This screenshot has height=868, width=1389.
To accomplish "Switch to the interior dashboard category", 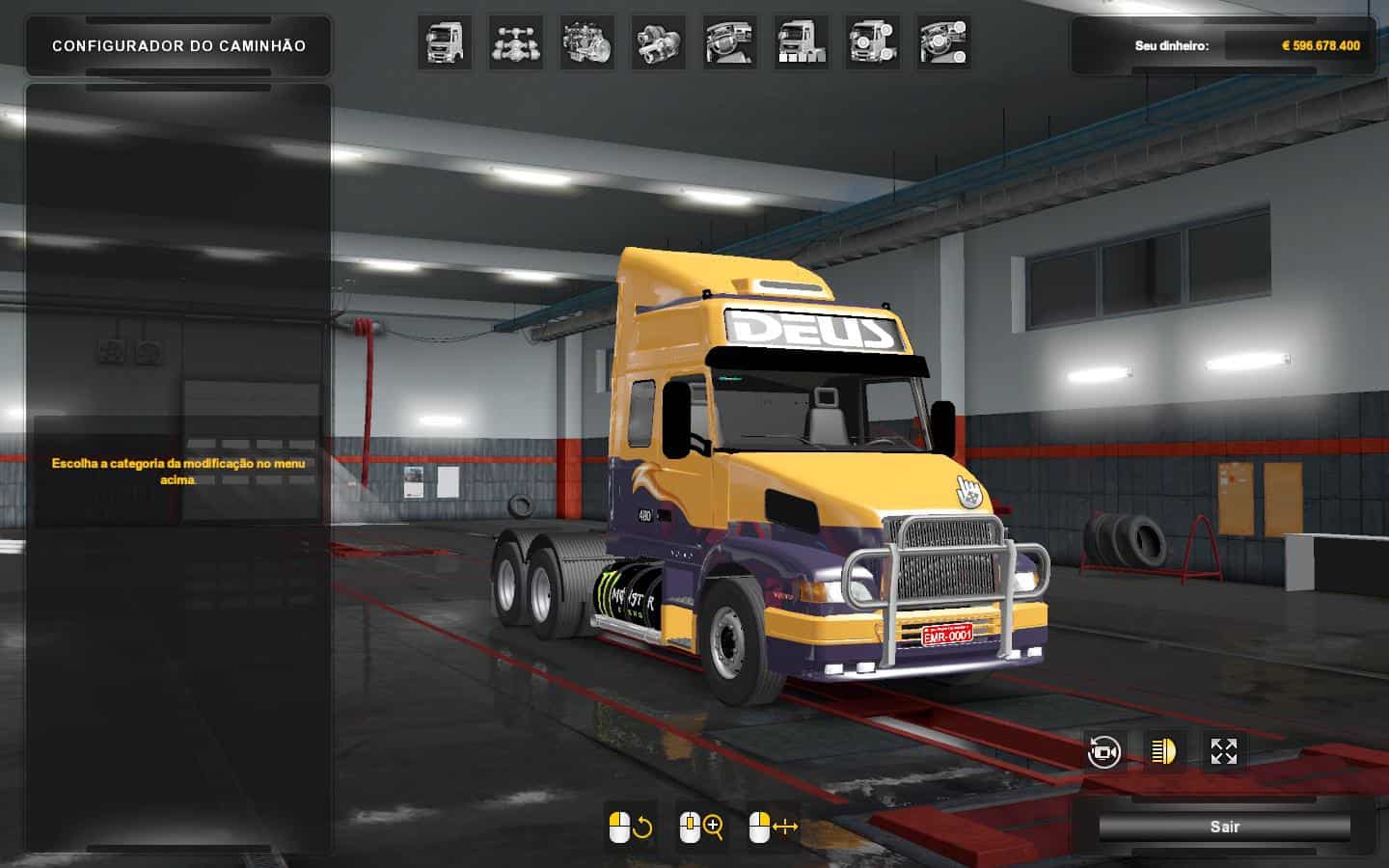I will [730, 42].
